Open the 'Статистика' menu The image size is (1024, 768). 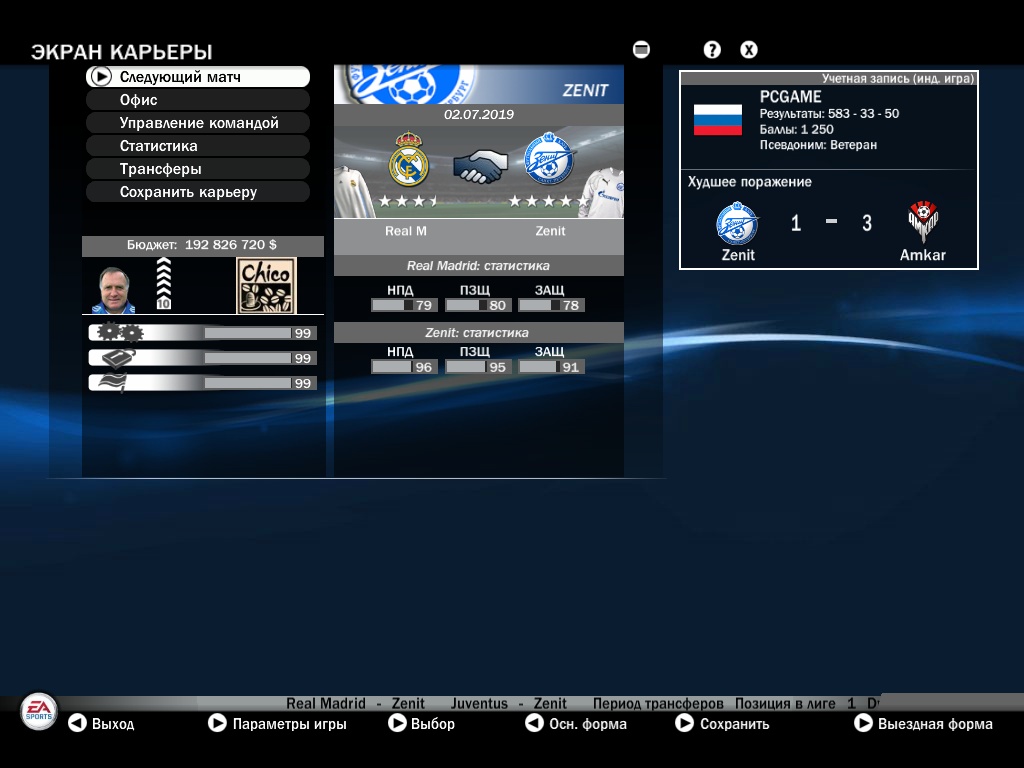197,146
